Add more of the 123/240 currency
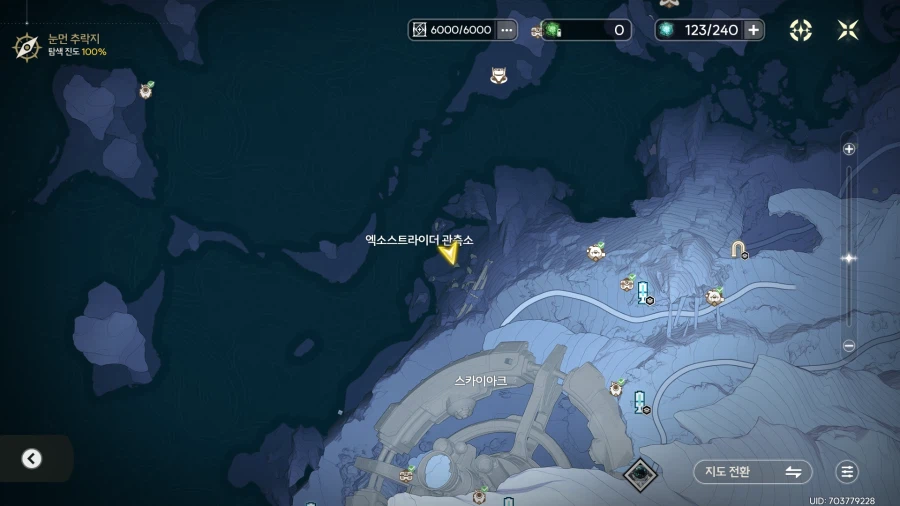The image size is (900, 506). click(x=754, y=30)
